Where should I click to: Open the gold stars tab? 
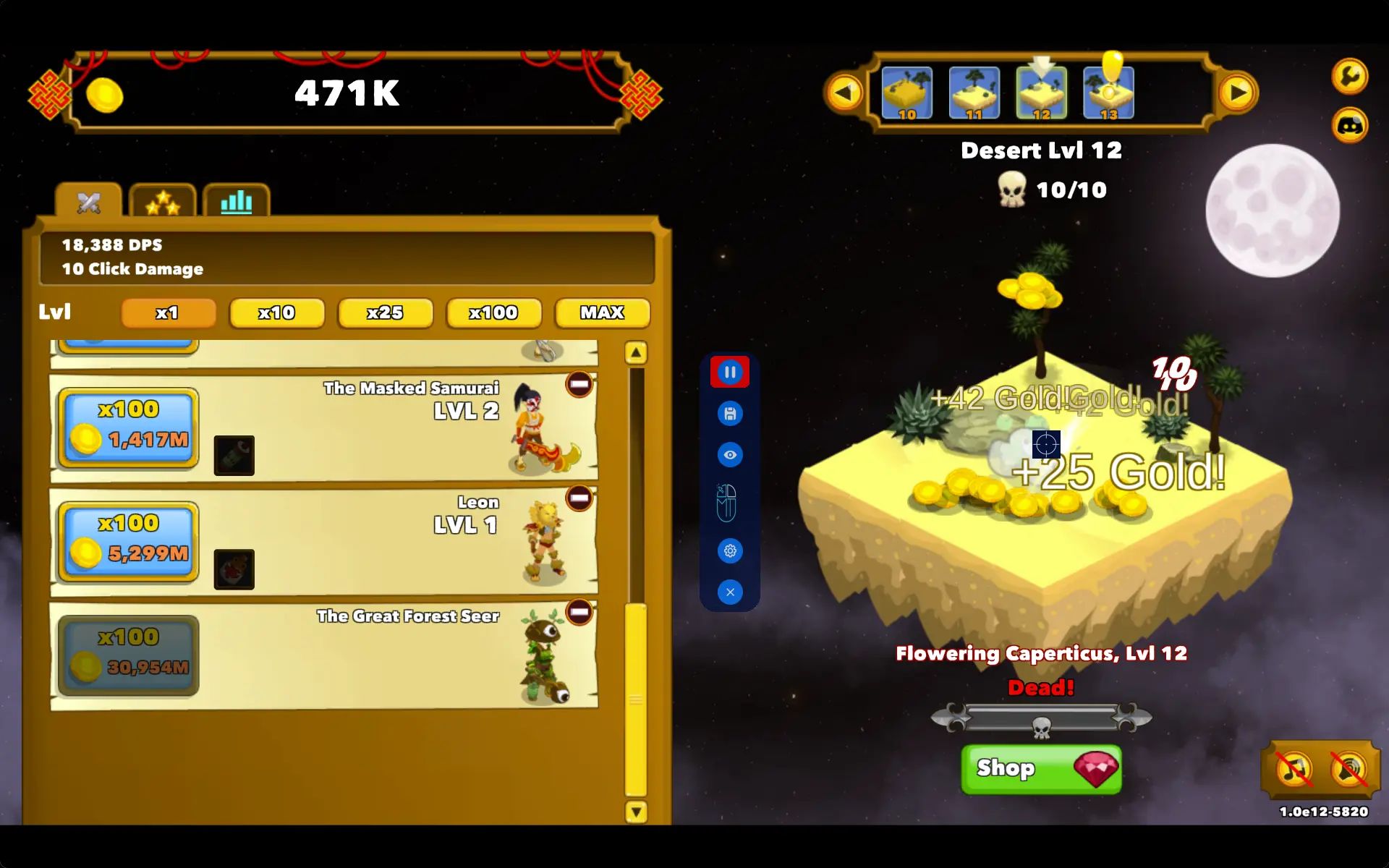163,202
